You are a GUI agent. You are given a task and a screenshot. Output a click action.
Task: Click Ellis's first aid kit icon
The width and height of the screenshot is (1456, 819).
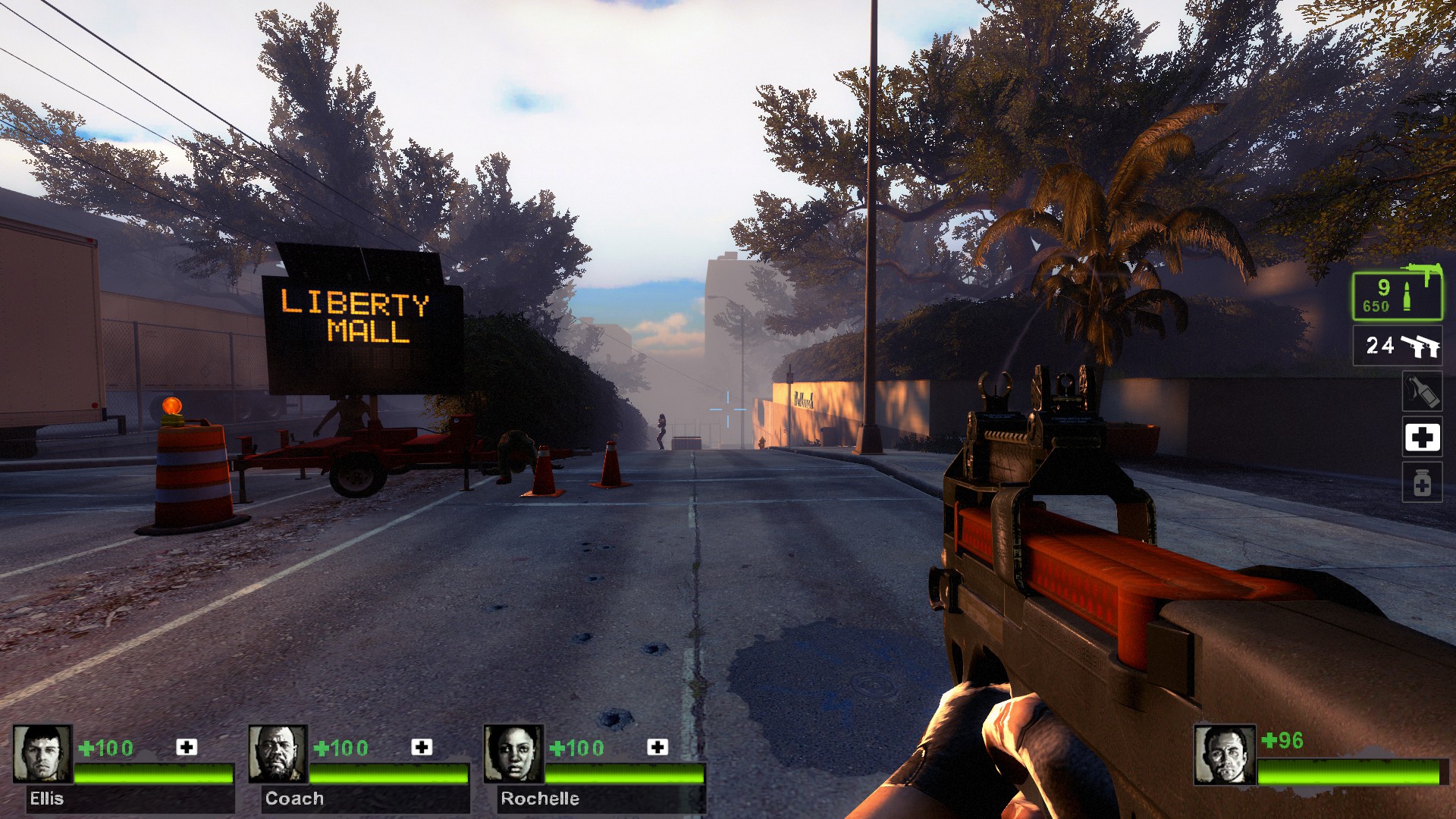coord(187,747)
